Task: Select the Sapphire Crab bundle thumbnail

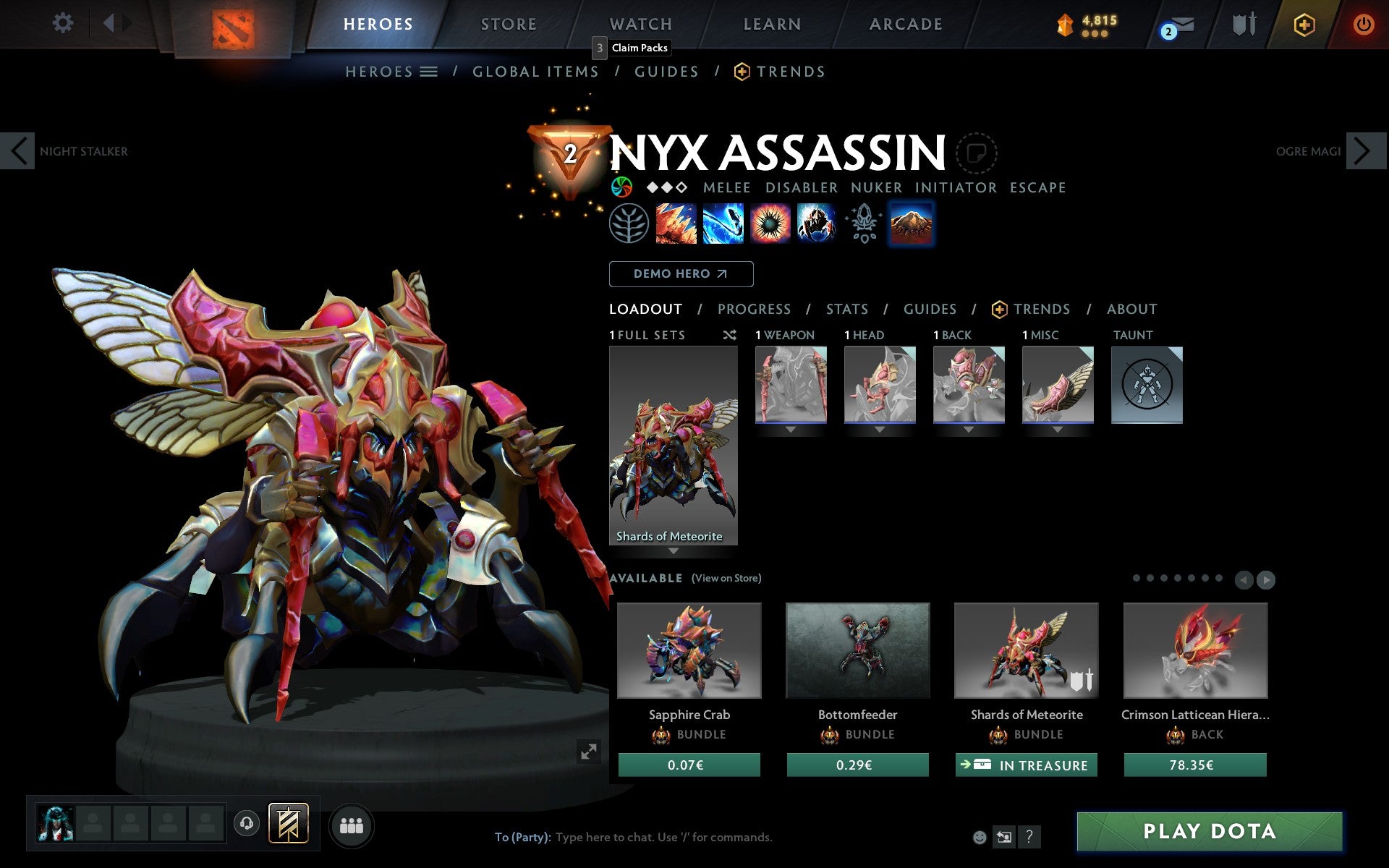Action: pos(688,650)
